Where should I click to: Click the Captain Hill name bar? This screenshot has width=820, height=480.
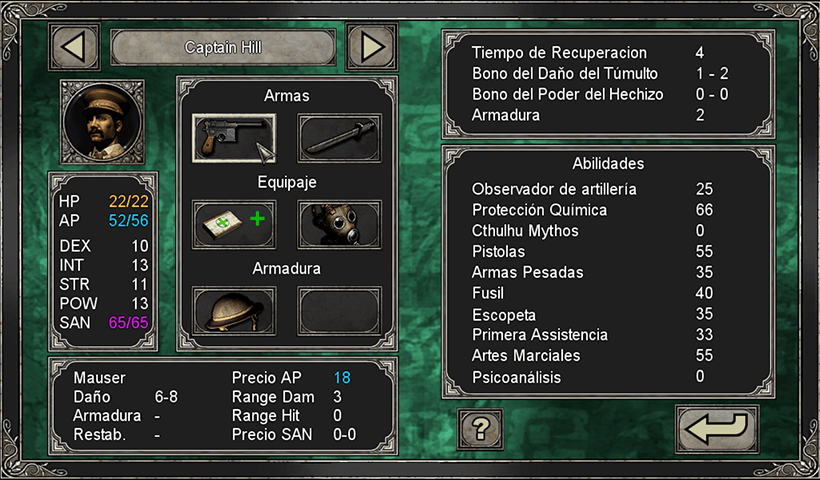pyautogui.click(x=222, y=47)
